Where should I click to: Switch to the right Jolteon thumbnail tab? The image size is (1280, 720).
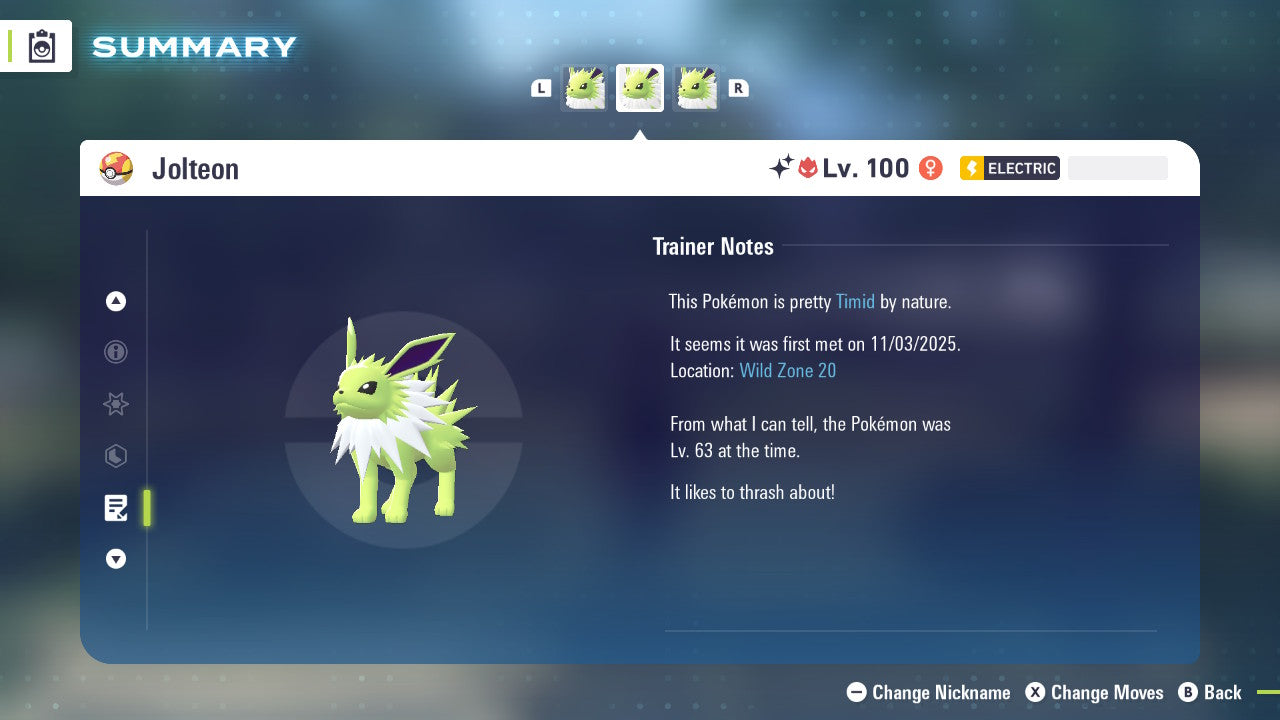click(697, 87)
